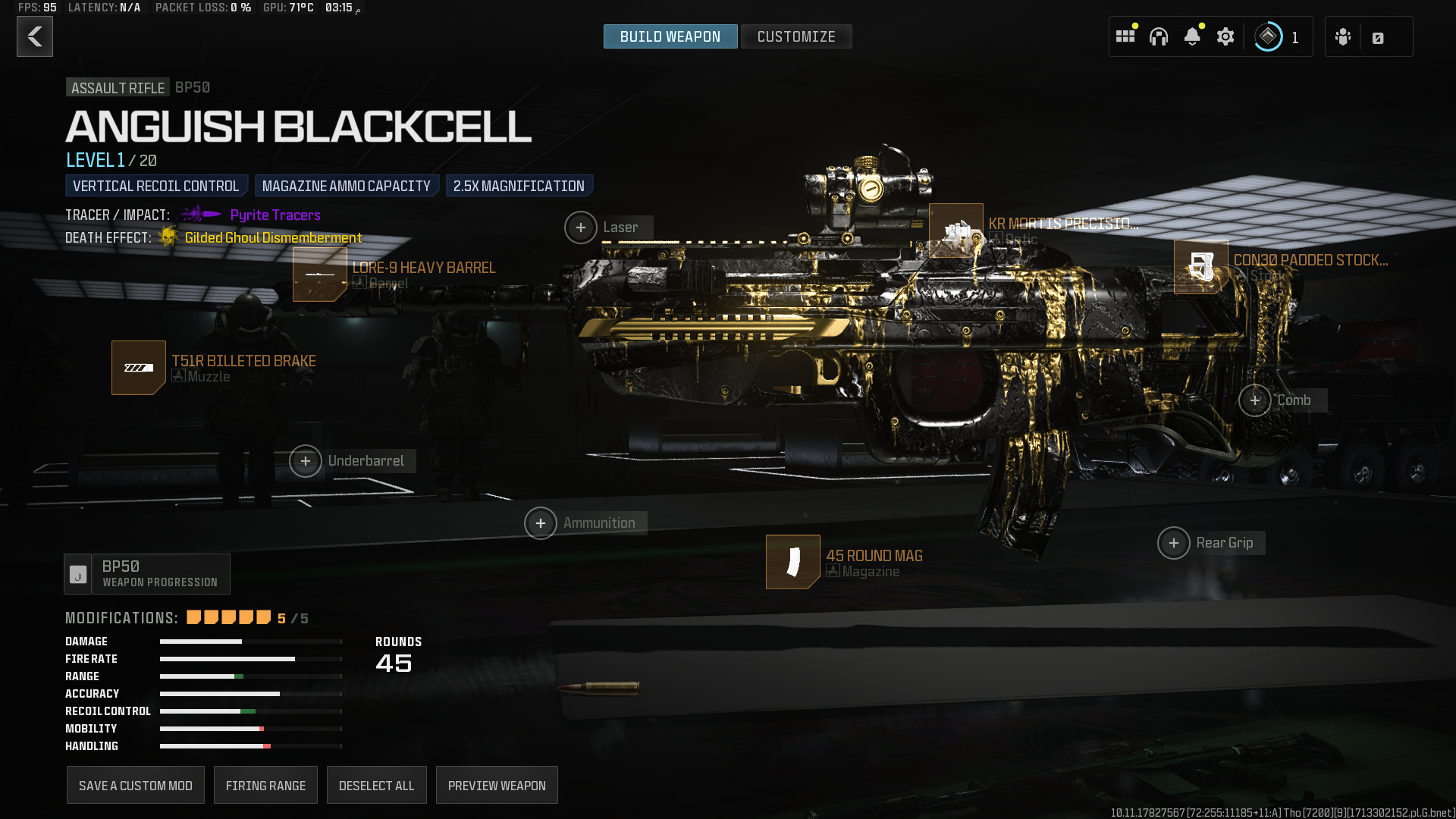
Task: Select the Build Weapon tab
Action: [670, 36]
